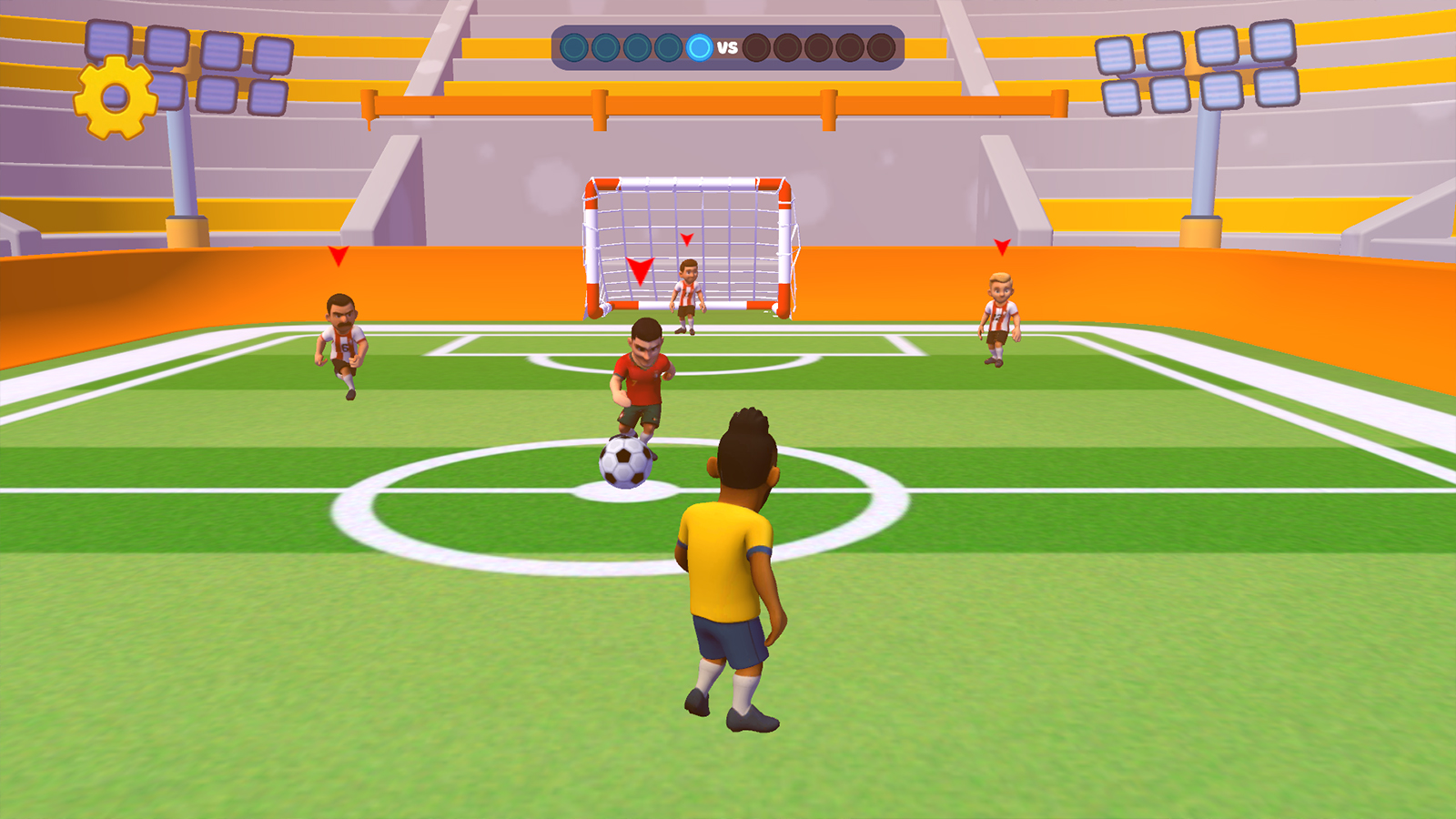Click the middle dark dot on opponent side
Image resolution: width=1456 pixels, height=819 pixels.
(x=818, y=45)
